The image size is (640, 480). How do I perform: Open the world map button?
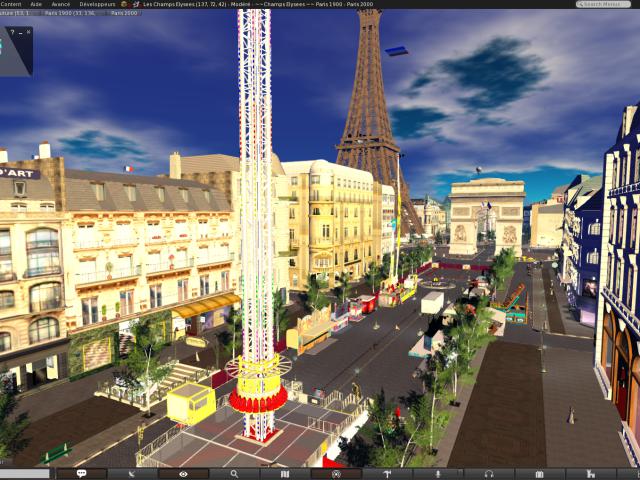click(285, 474)
